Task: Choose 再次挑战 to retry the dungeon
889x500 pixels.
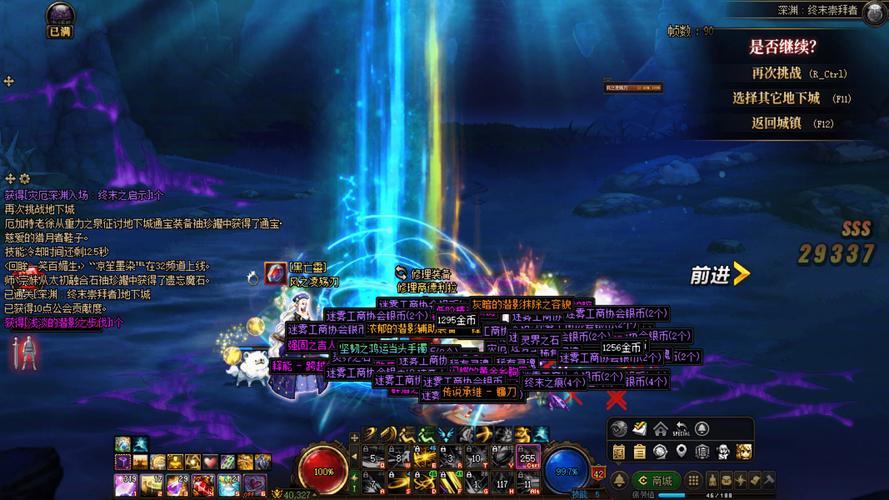Action: [790, 73]
